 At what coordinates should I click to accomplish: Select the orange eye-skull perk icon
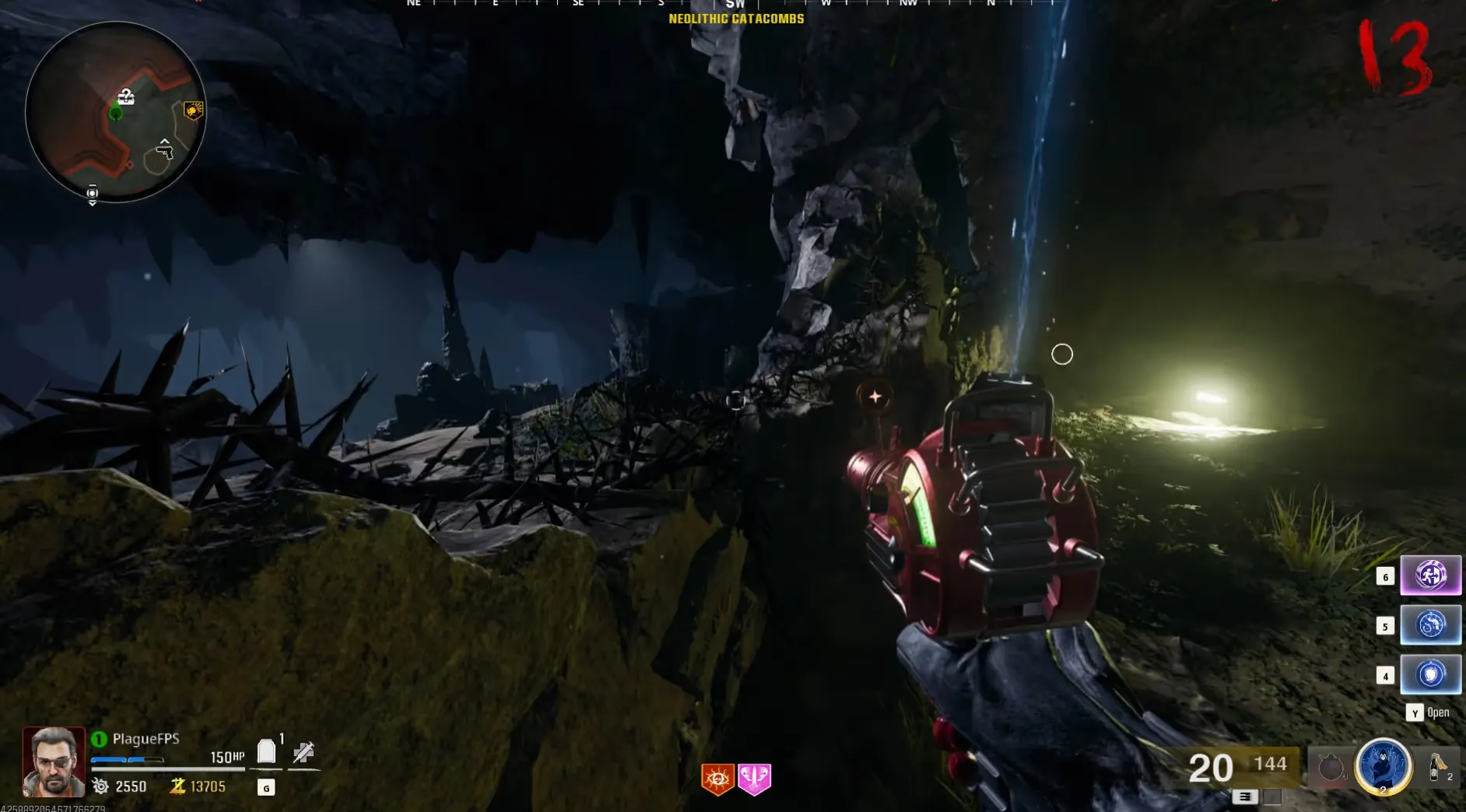[717, 779]
